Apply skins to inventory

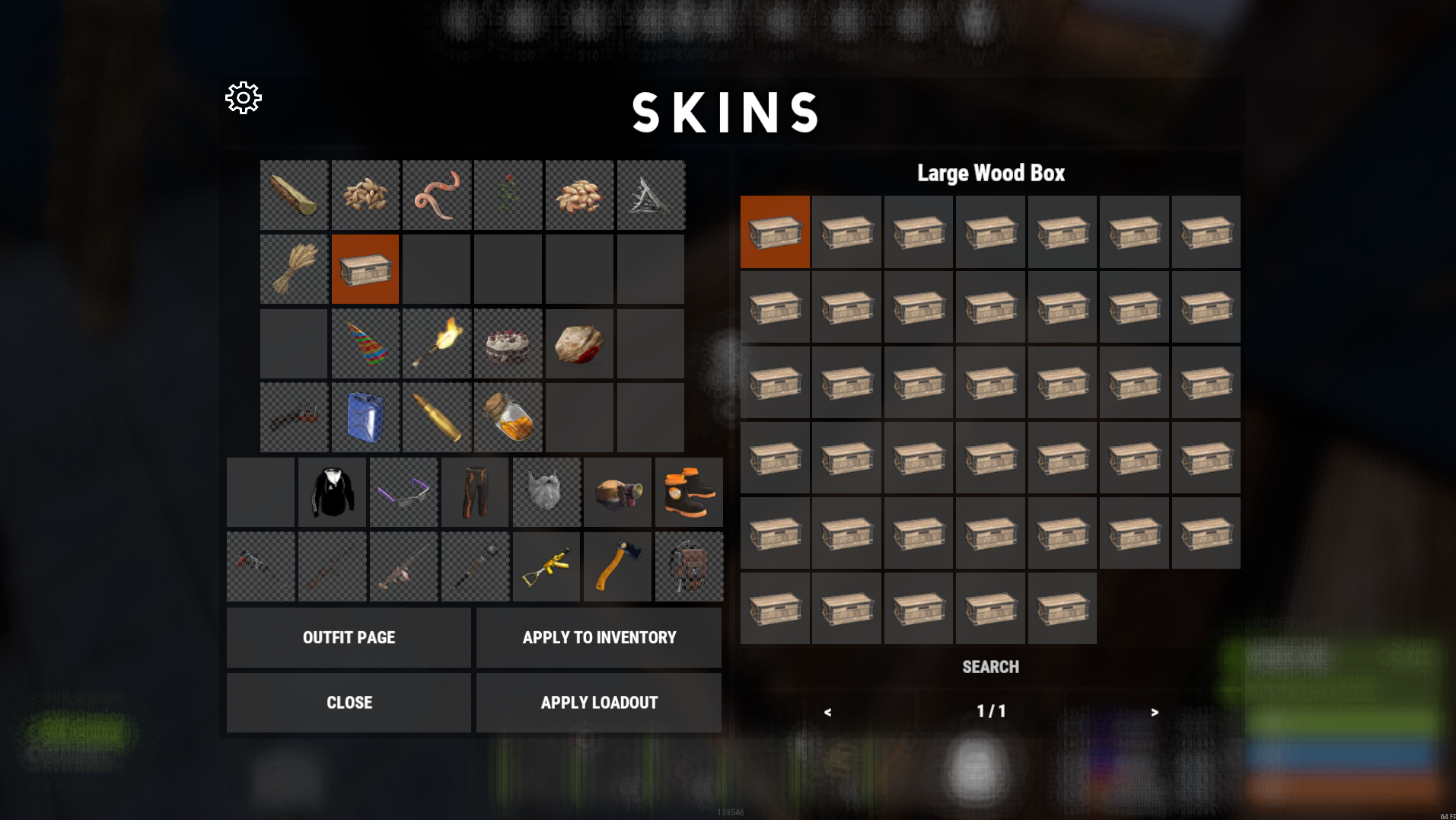click(x=599, y=637)
